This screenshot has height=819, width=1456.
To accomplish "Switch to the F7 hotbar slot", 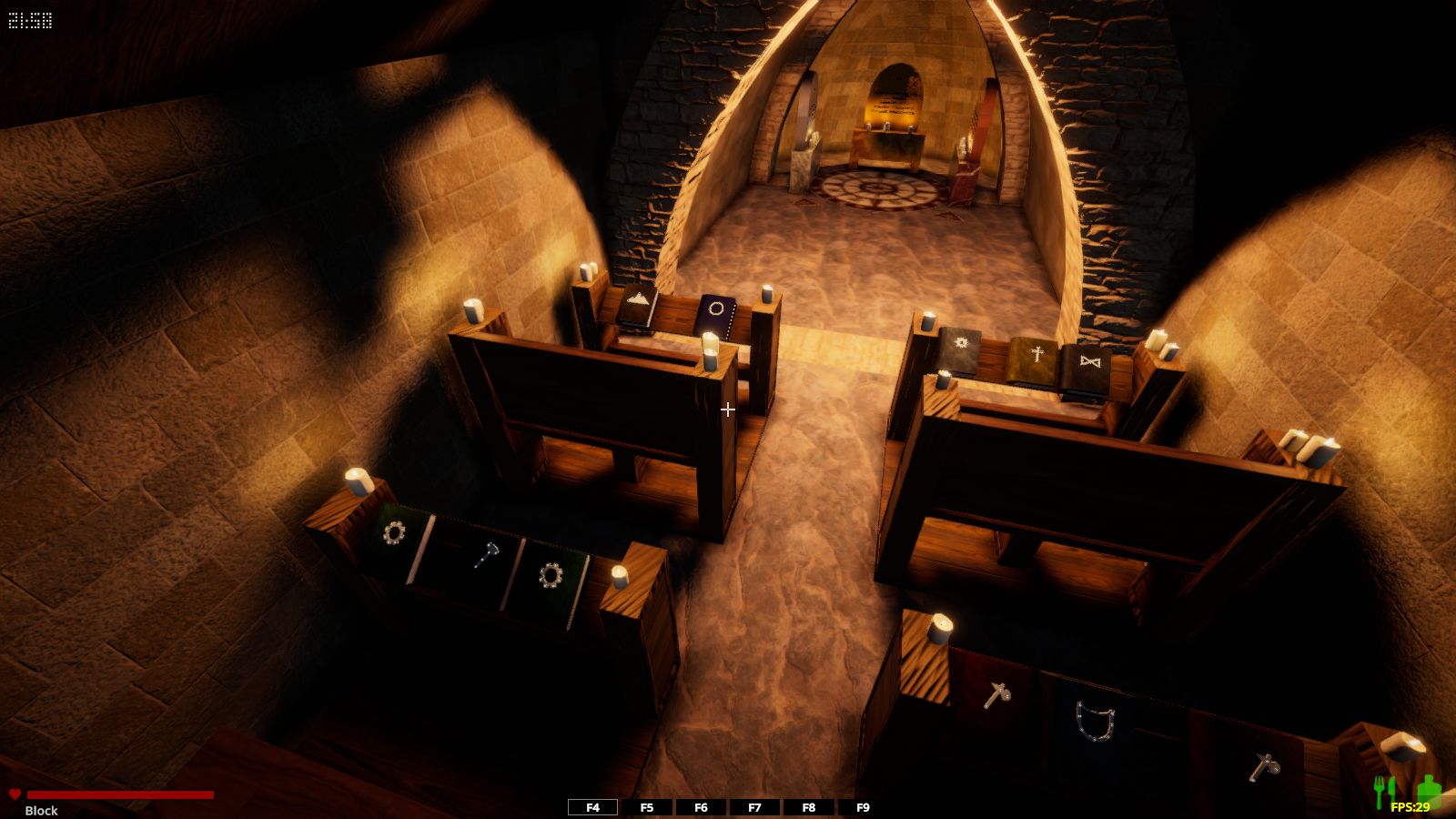I will click(x=754, y=807).
